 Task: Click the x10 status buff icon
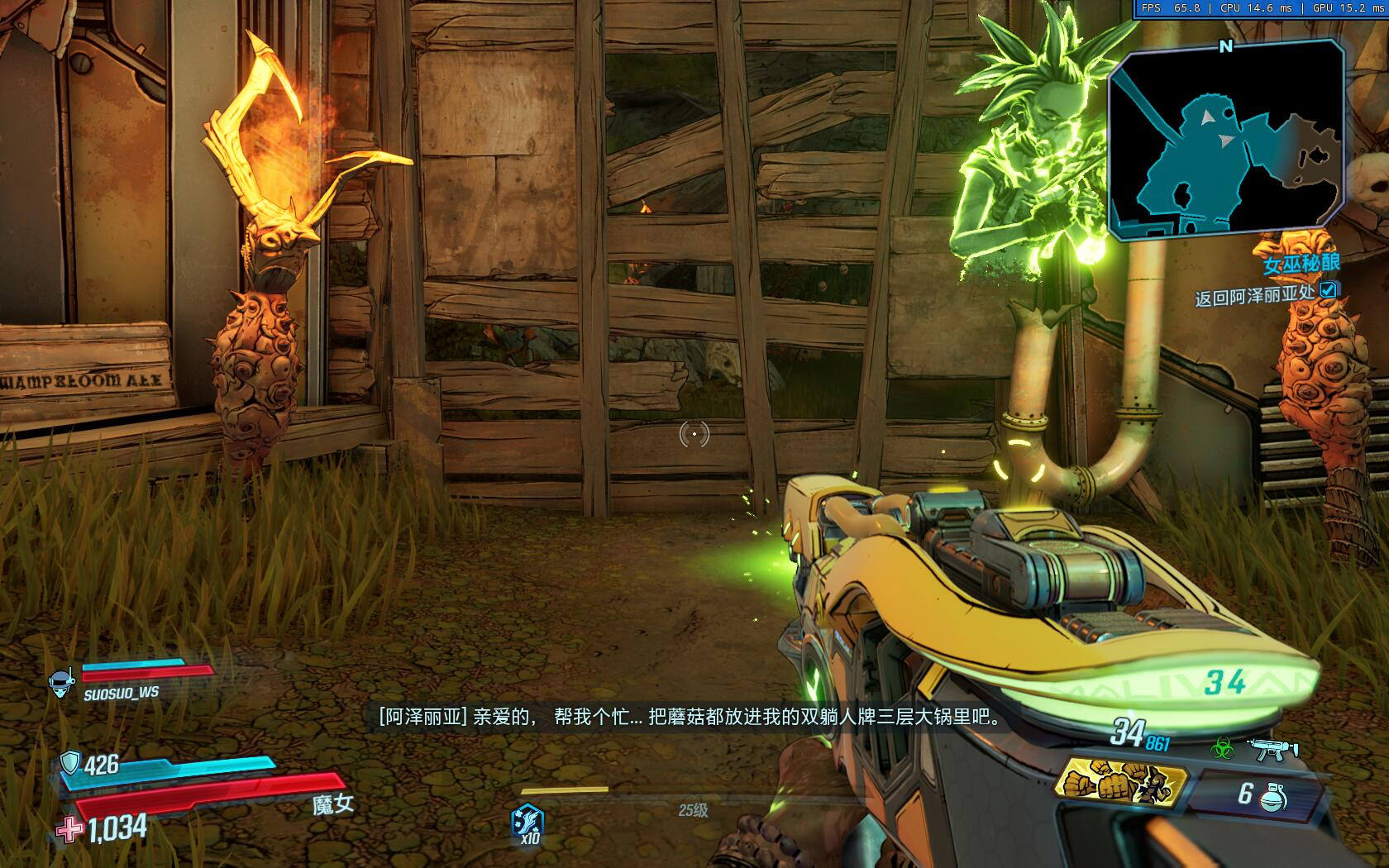(527, 821)
